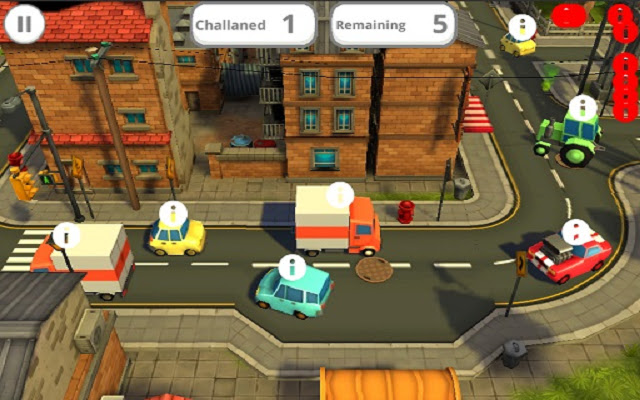Inspect the info marker on the white truck

pos(67,235)
